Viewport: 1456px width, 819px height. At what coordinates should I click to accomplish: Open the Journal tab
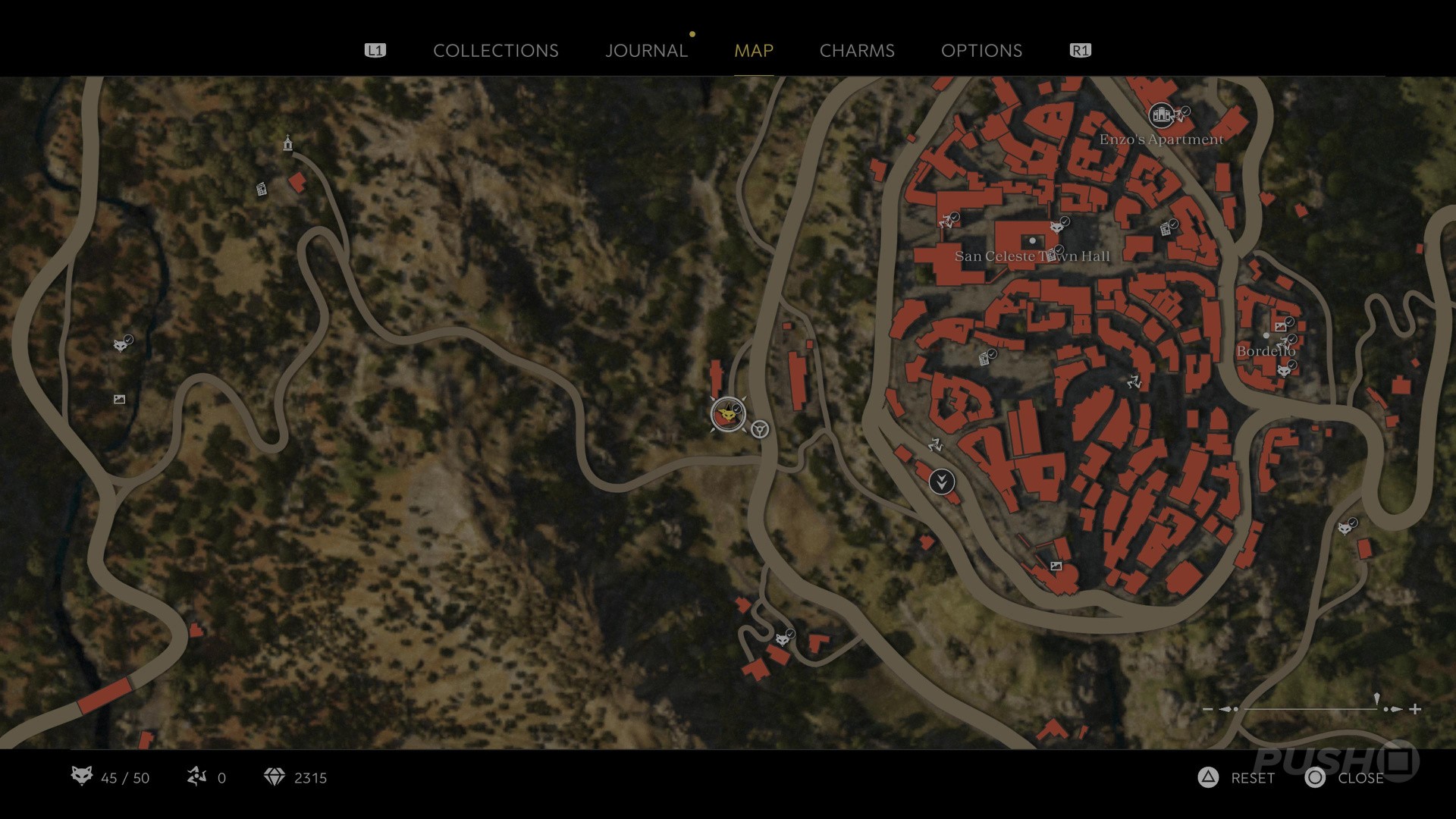point(646,51)
